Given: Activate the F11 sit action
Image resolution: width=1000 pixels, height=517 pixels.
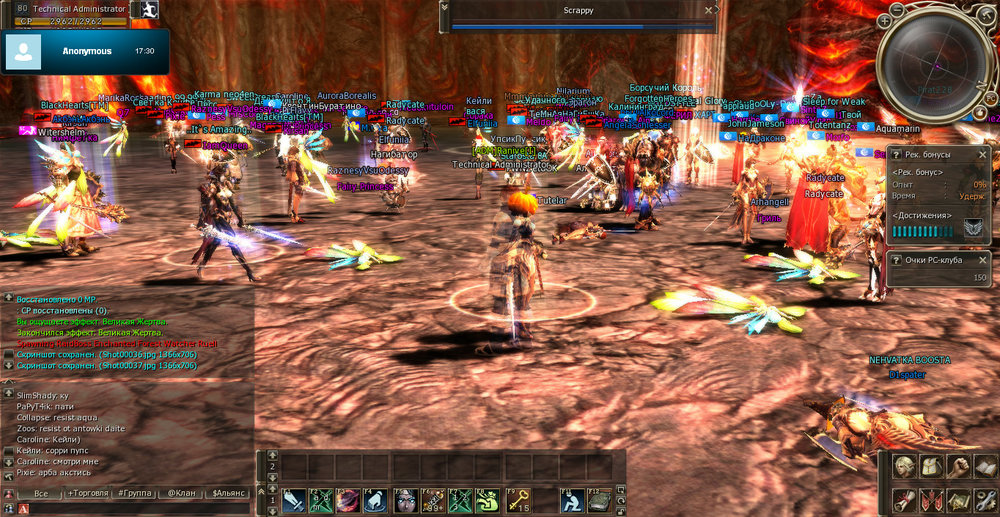Looking at the screenshot, I should (x=571, y=500).
